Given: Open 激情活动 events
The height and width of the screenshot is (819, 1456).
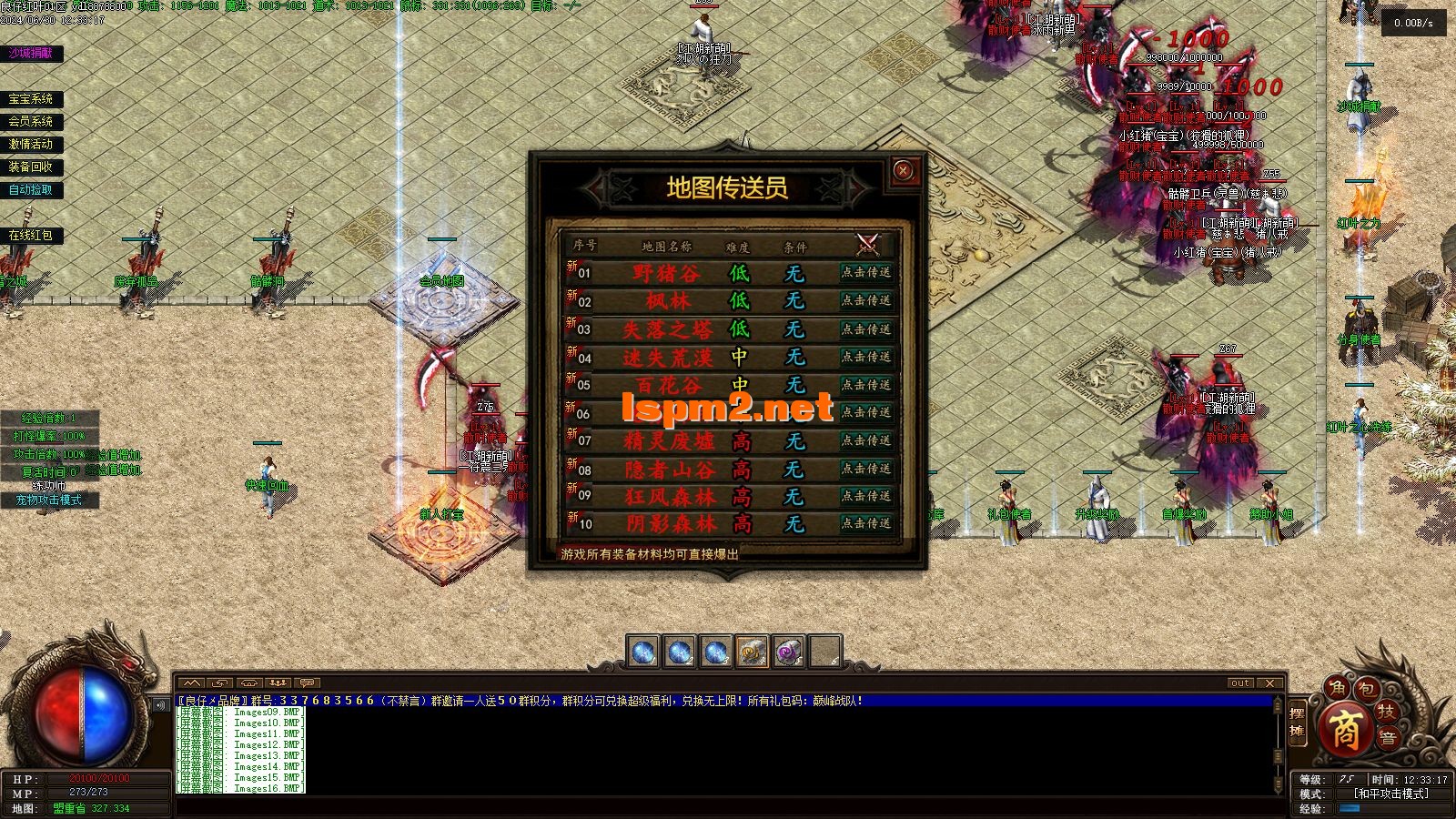Looking at the screenshot, I should click(x=31, y=144).
